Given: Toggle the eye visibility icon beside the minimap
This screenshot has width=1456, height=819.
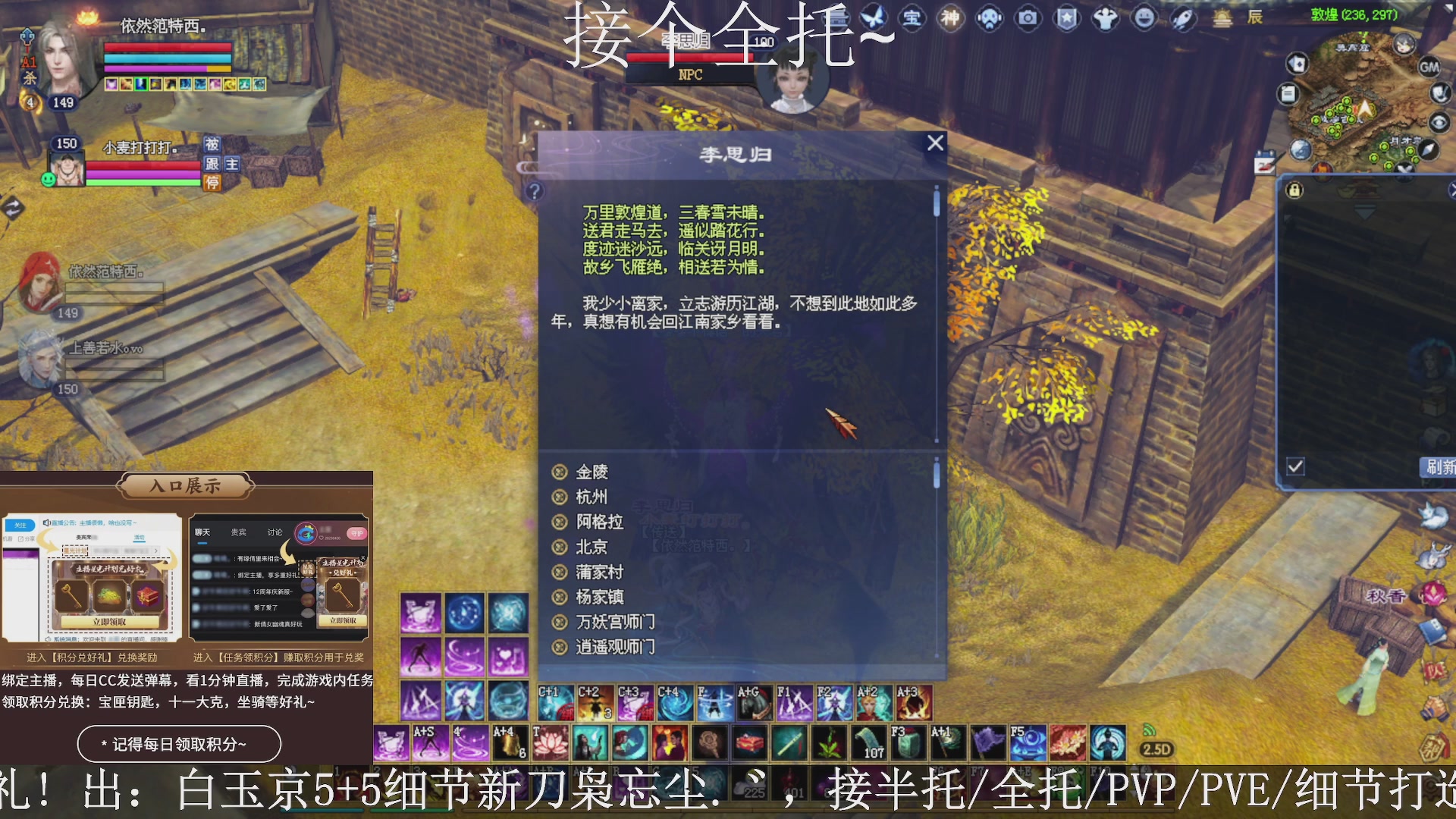Looking at the screenshot, I should click(x=1440, y=121).
